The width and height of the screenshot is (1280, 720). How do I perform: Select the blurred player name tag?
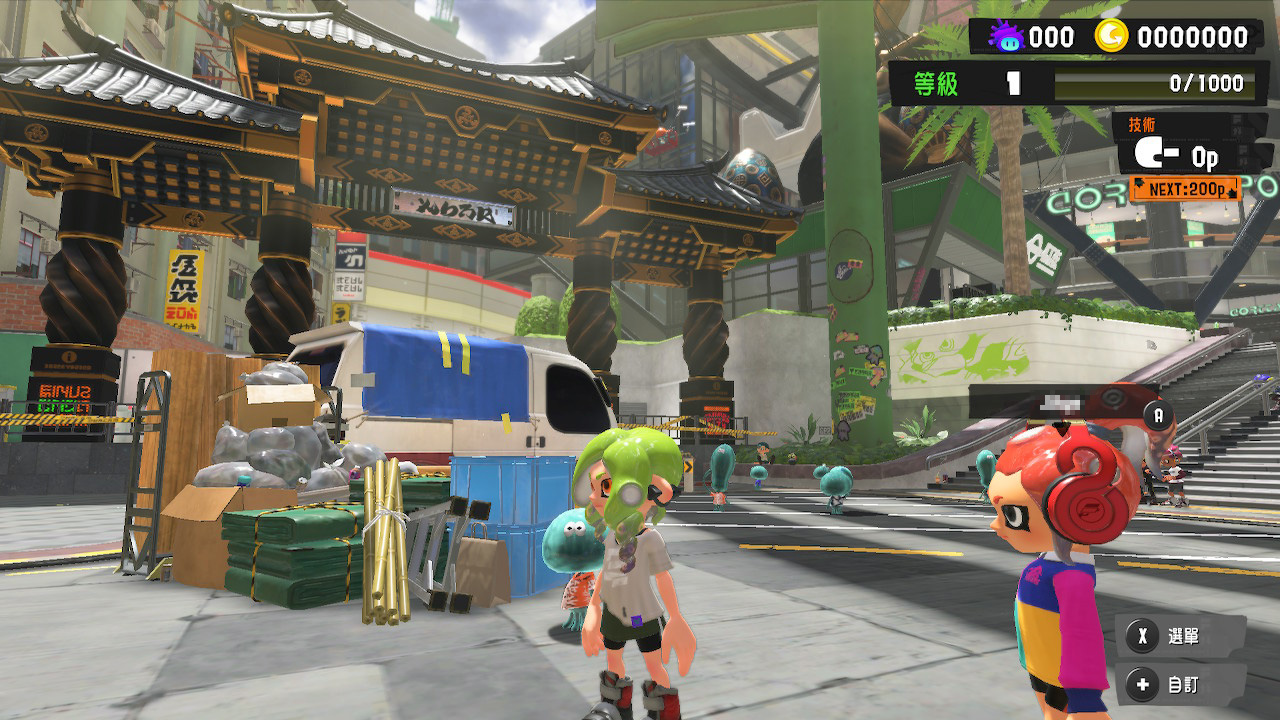click(x=1060, y=404)
